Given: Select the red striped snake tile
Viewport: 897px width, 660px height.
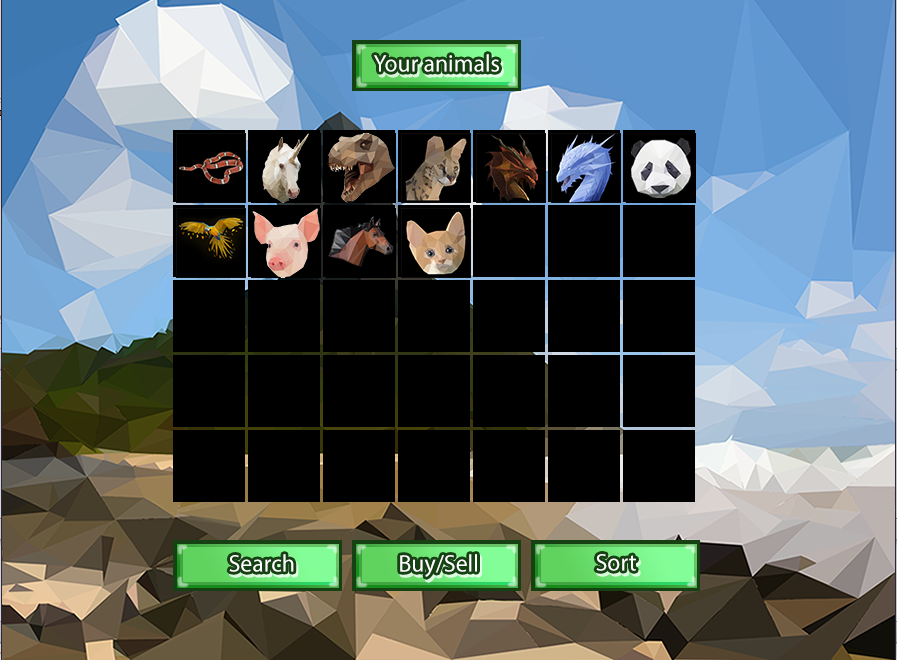Looking at the screenshot, I should point(210,166).
